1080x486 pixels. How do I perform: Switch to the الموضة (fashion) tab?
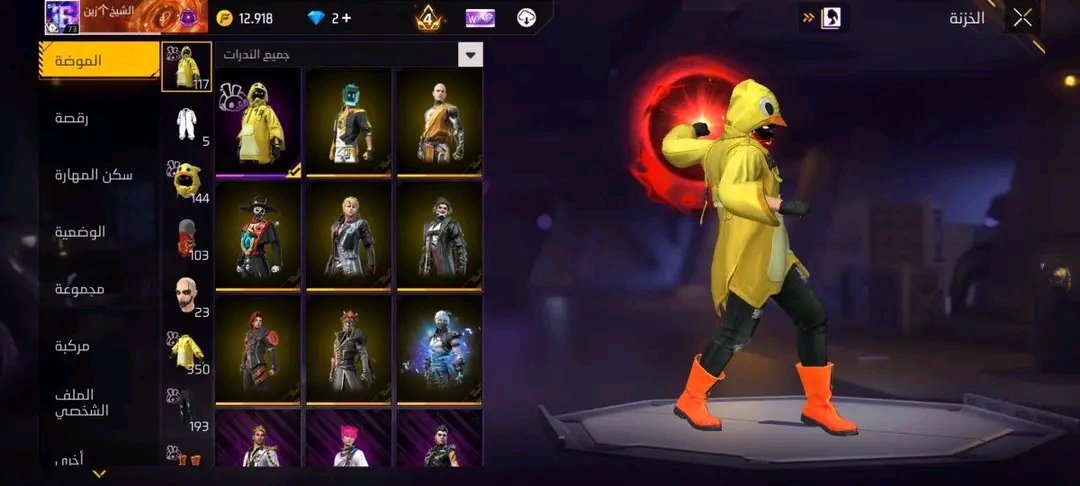click(x=99, y=61)
